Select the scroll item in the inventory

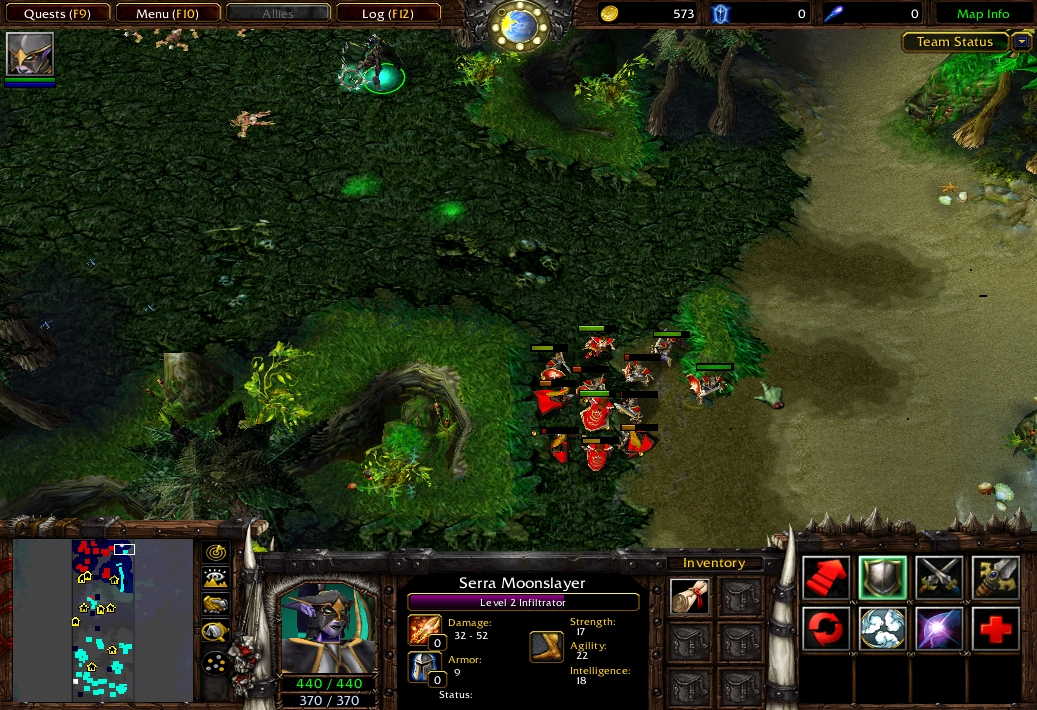689,597
